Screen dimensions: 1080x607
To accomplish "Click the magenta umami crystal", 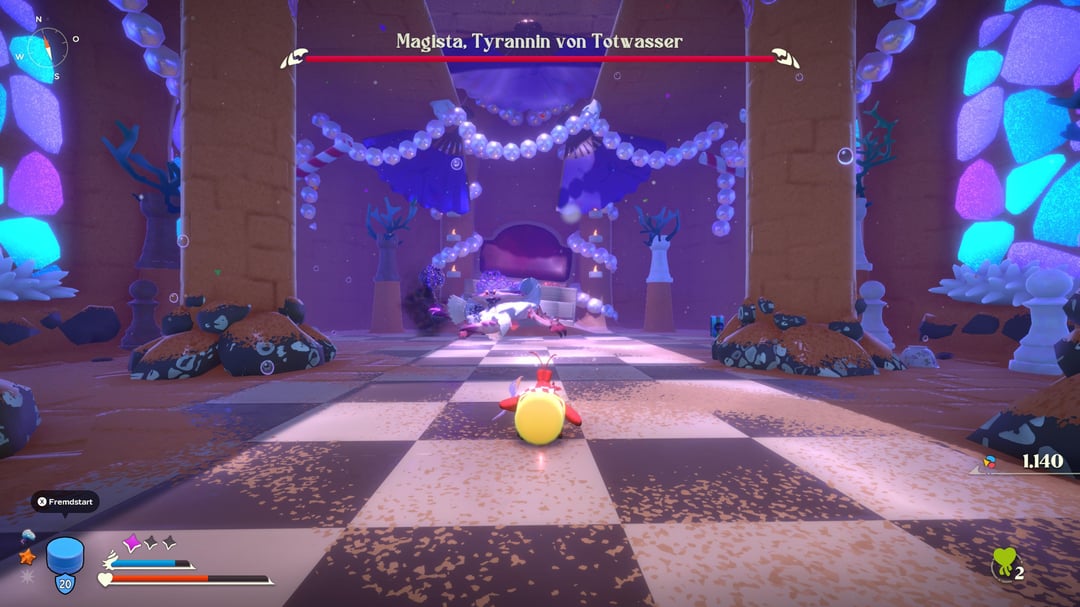I will point(131,542).
